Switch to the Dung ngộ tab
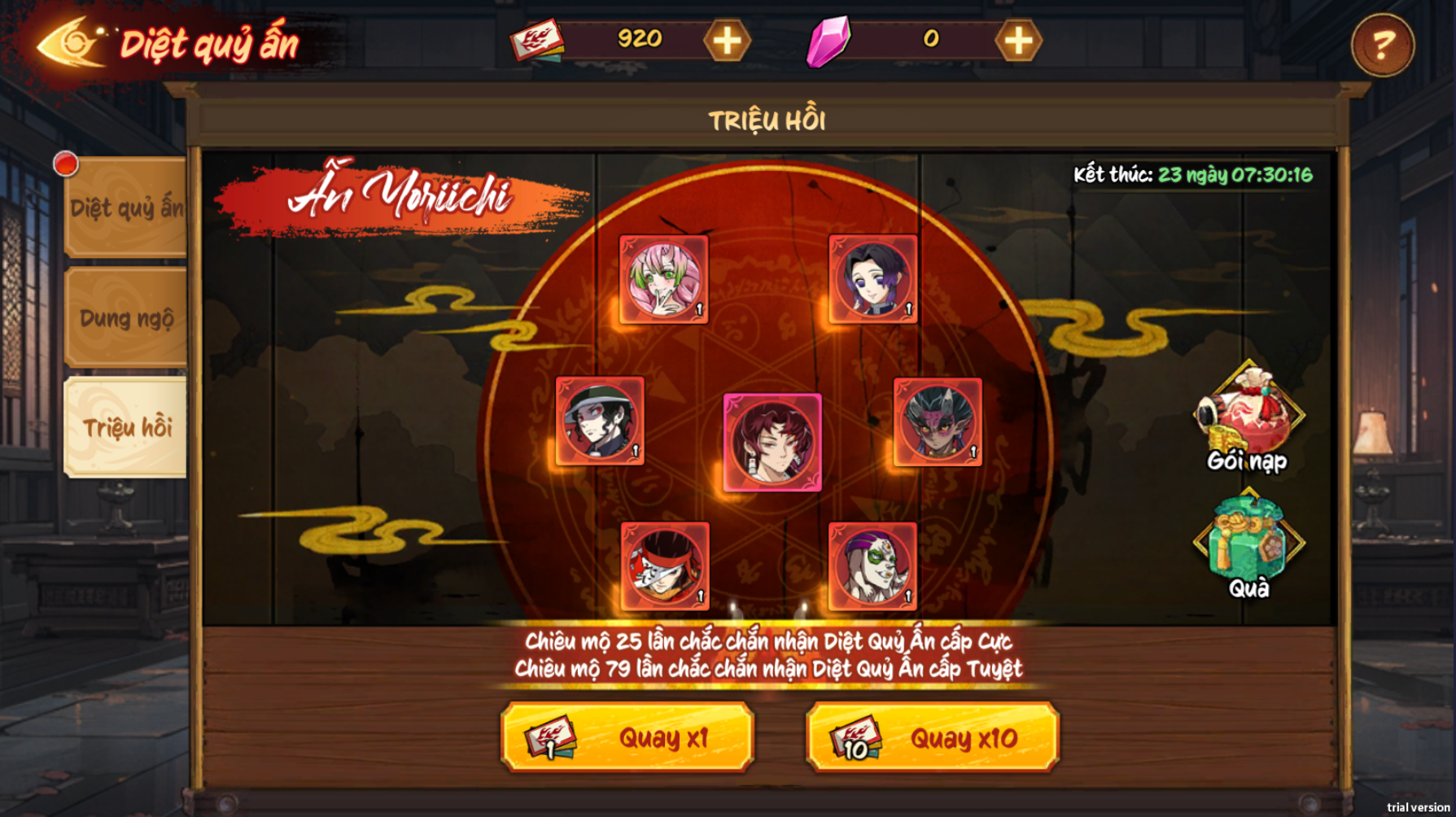This screenshot has height=817, width=1456. [126, 318]
